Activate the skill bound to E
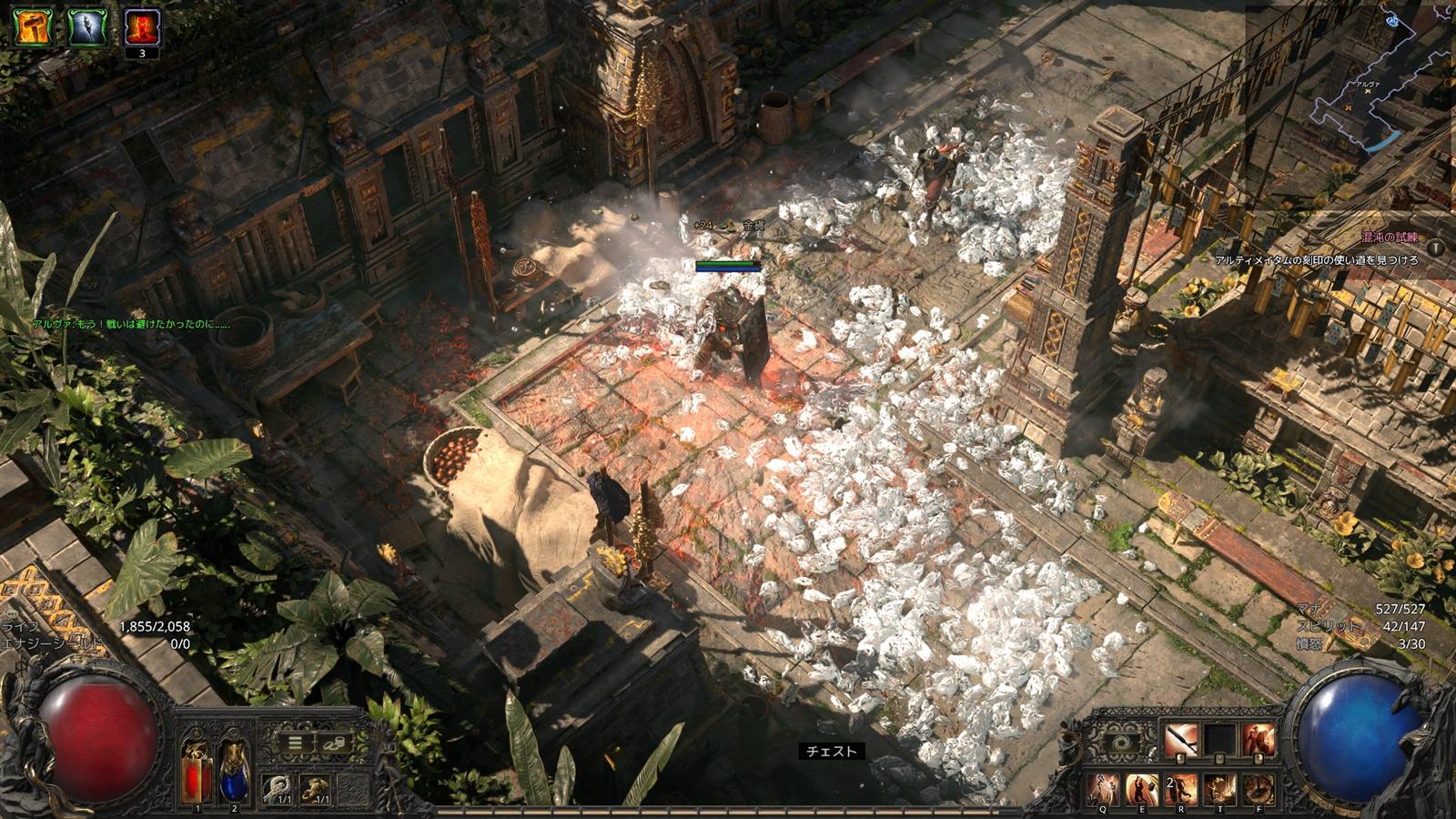 click(x=1143, y=790)
